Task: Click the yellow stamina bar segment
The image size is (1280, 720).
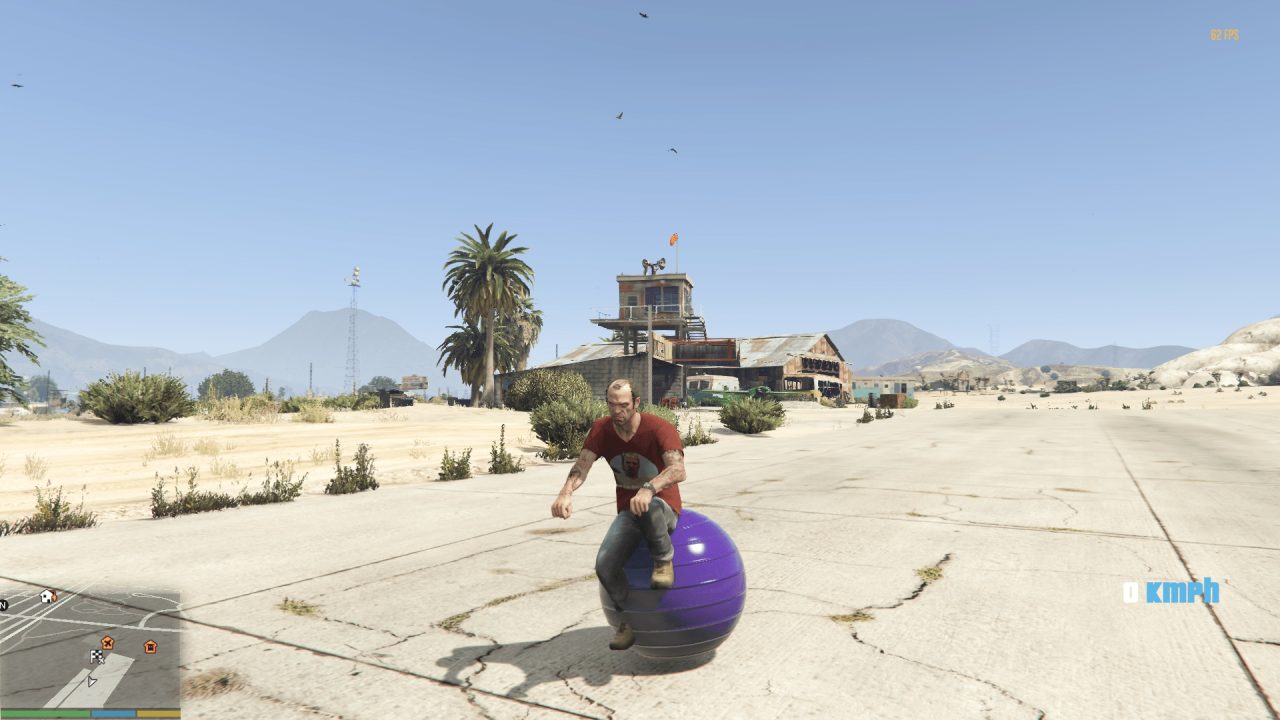Action: pyautogui.click(x=158, y=713)
